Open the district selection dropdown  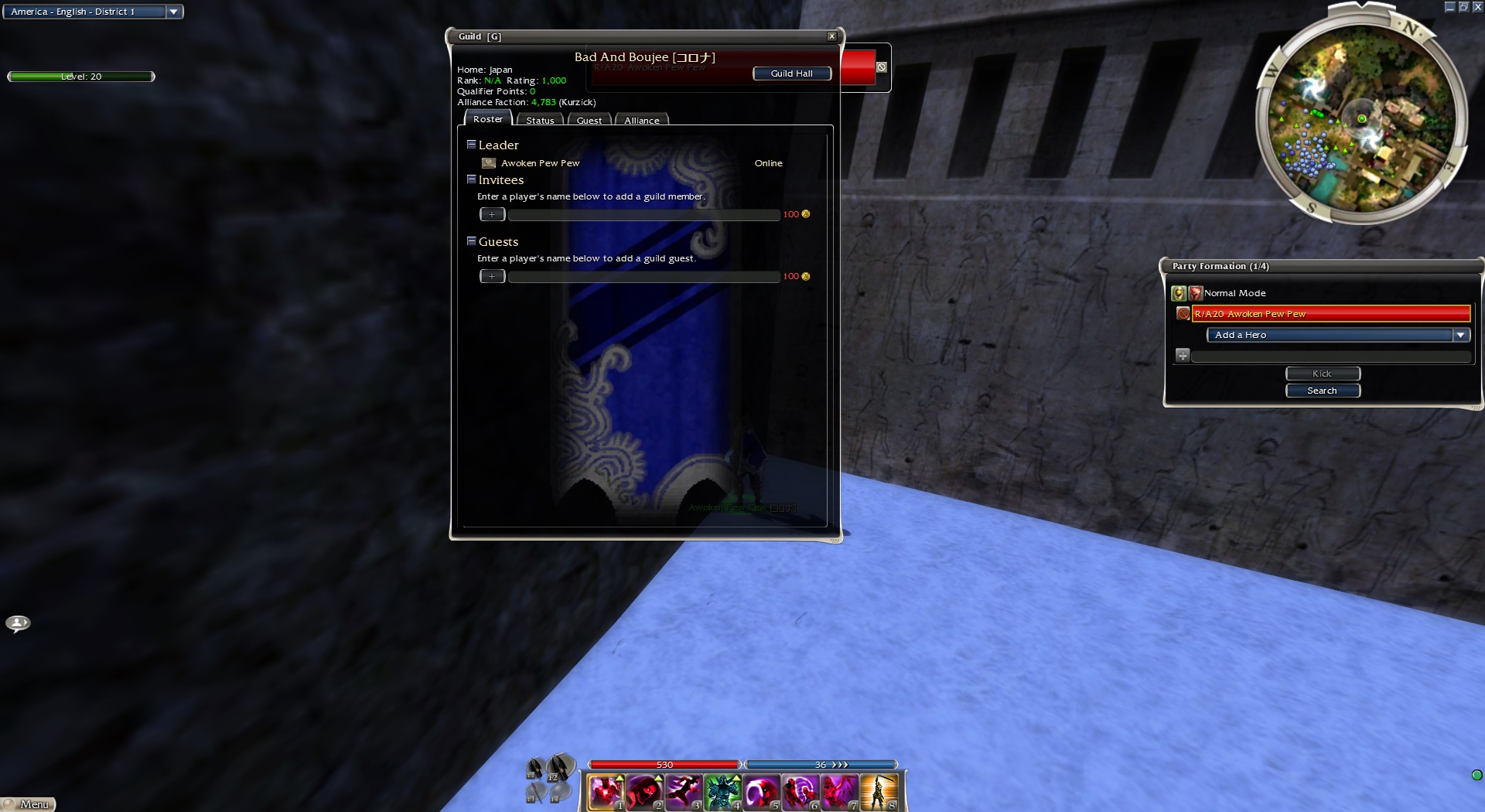coord(174,12)
